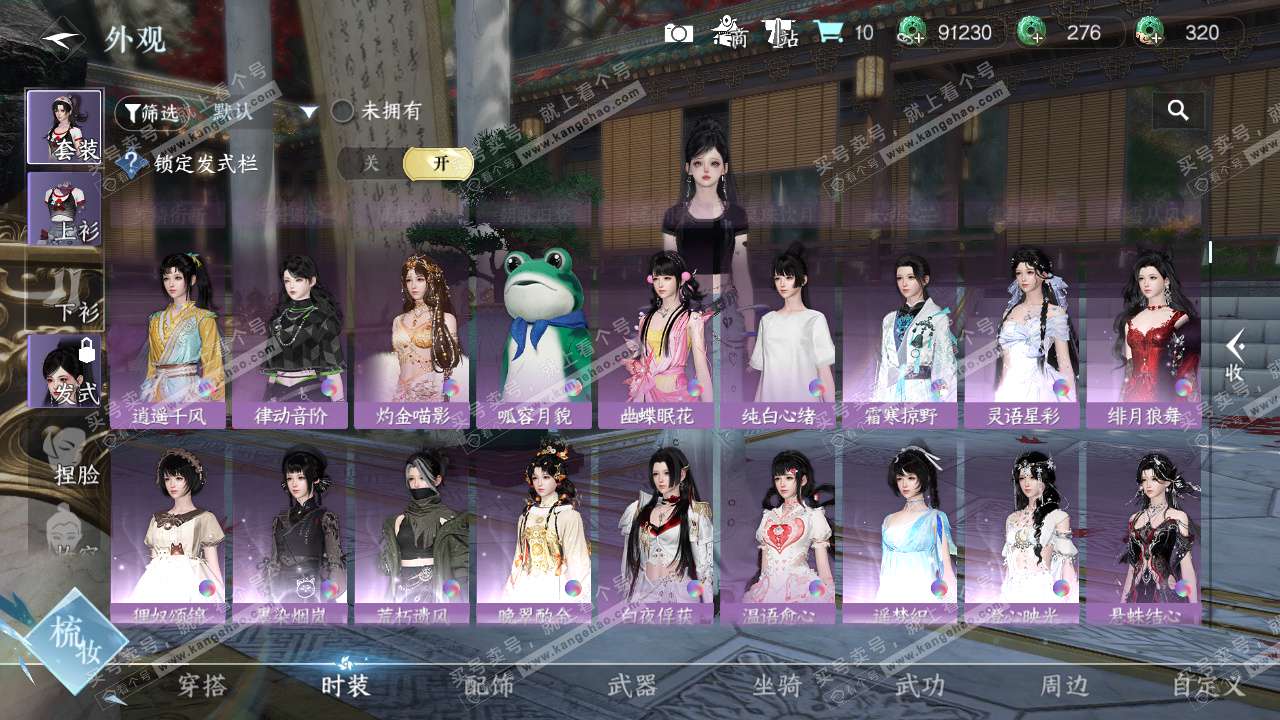Turn the hairstyle lock switch to 关
Viewport: 1280px width, 720px height.
pyautogui.click(x=371, y=164)
